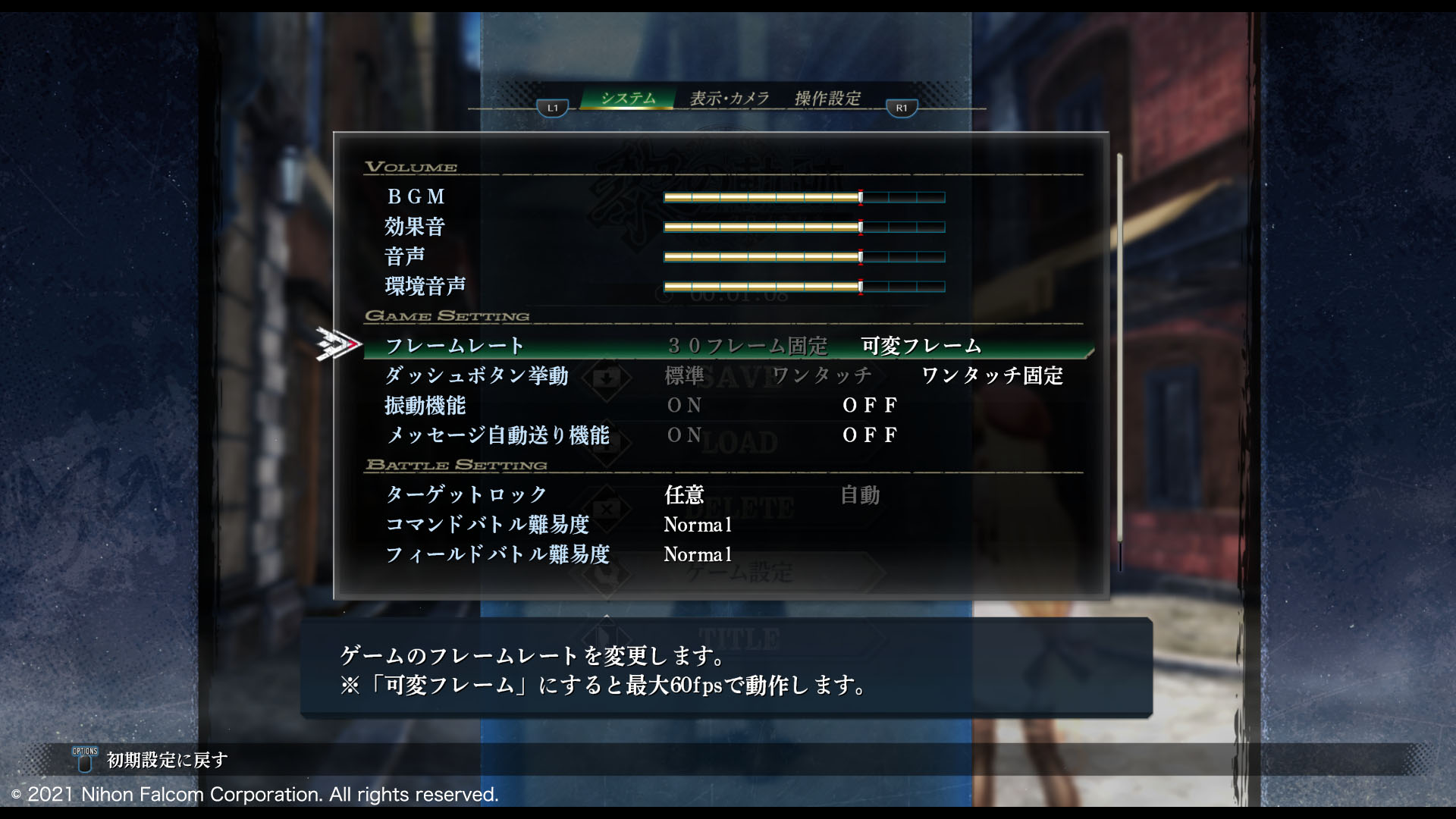Turn 振動機能 vibration OFF
The width and height of the screenshot is (1456, 819).
870,406
